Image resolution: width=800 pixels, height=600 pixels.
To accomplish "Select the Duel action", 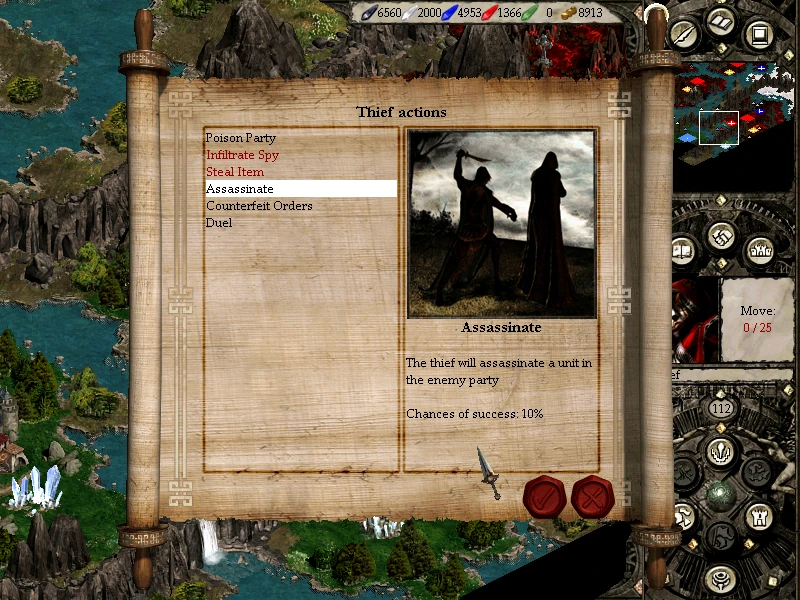I will (x=219, y=223).
